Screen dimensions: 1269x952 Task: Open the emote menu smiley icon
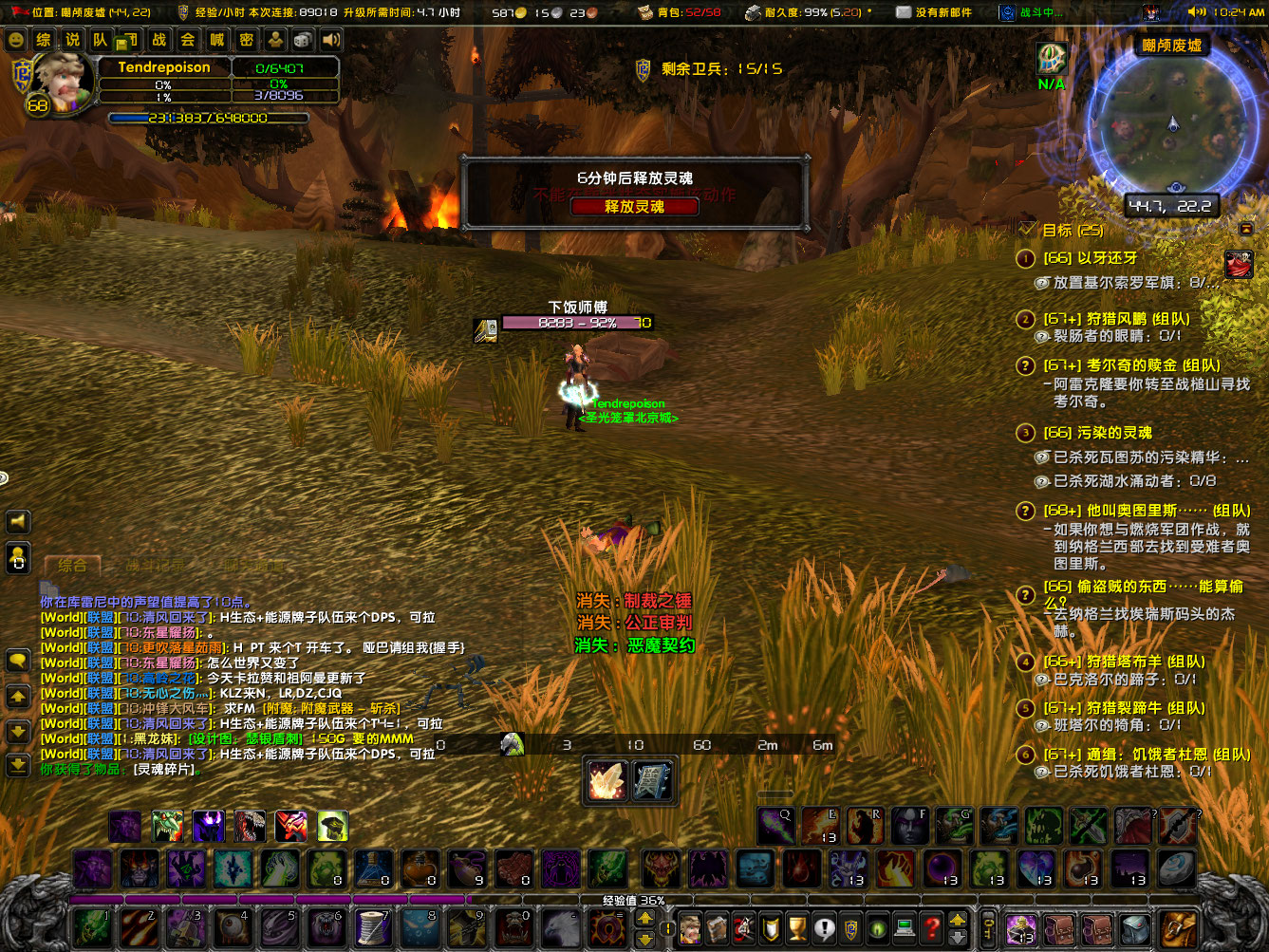pyautogui.click(x=16, y=40)
